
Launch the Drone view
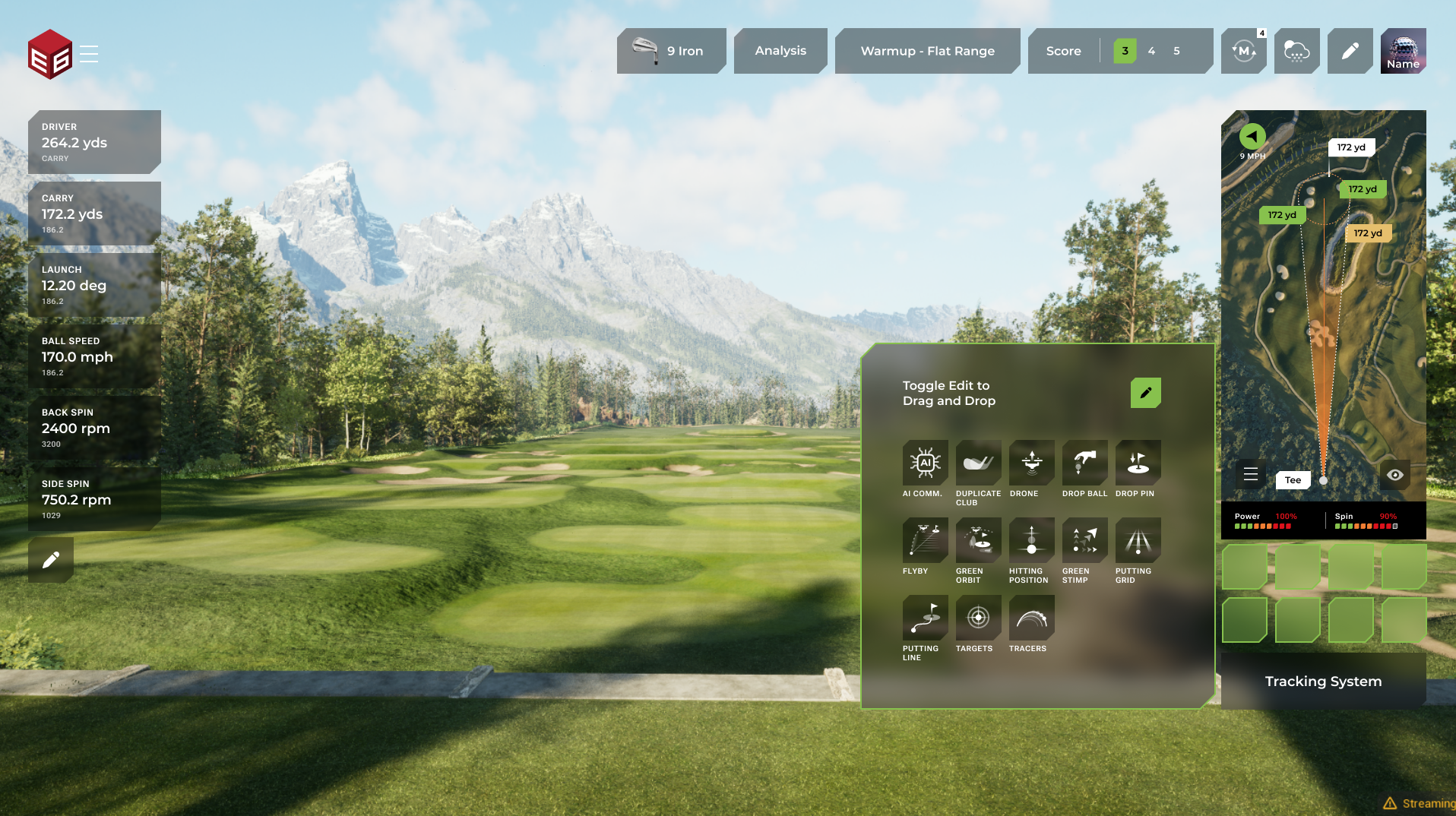point(1031,463)
